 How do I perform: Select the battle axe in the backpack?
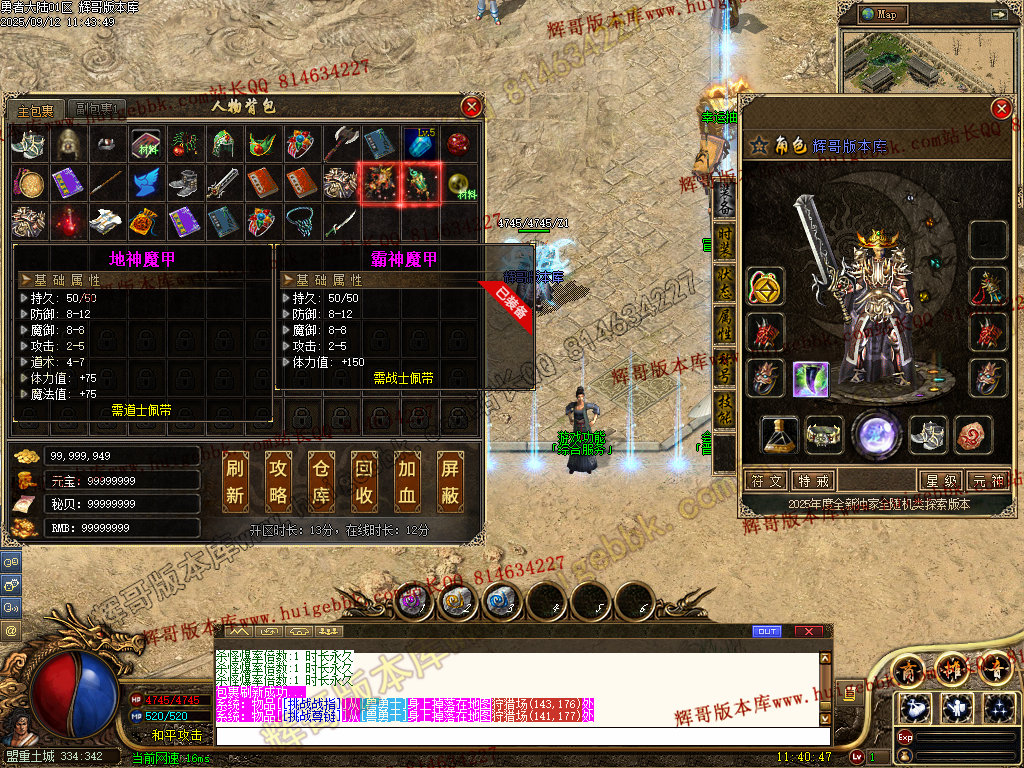340,143
